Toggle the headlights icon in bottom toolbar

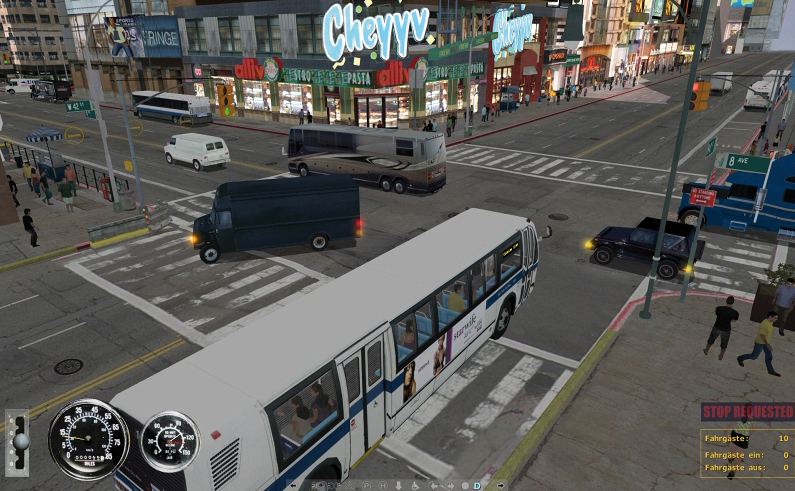[333, 486]
